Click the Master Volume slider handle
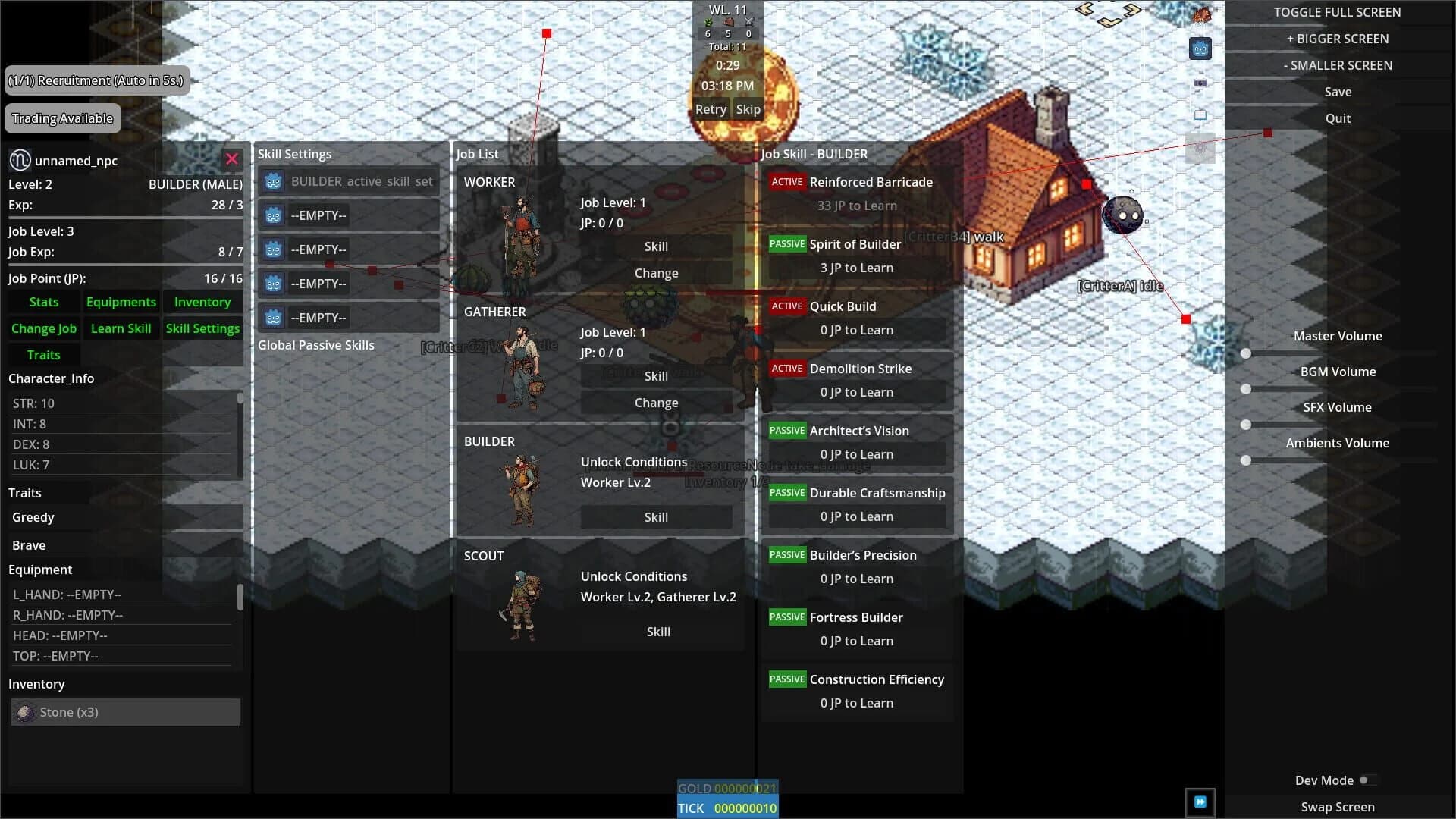 pos(1246,353)
